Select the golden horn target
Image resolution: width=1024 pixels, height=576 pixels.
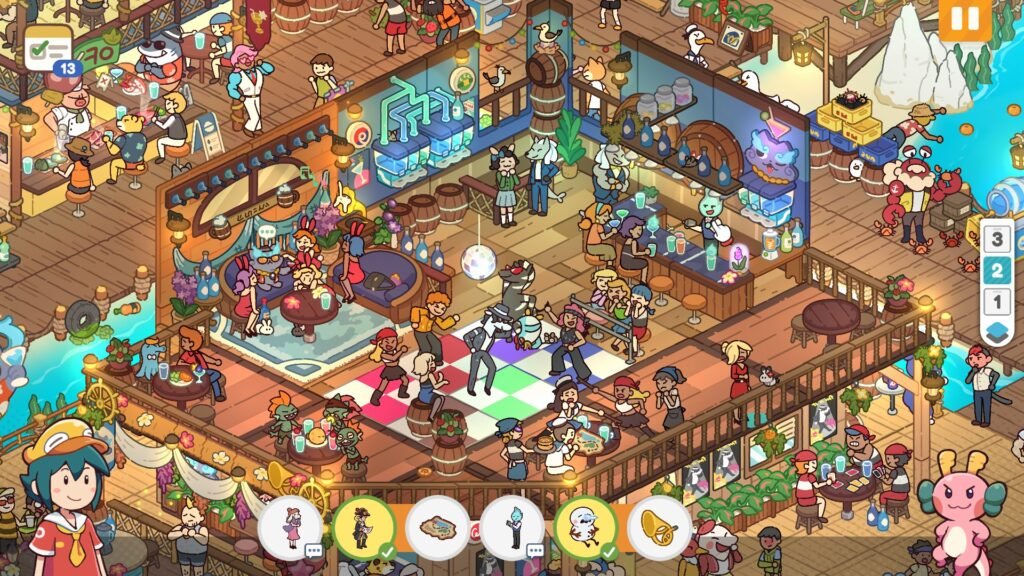click(x=659, y=527)
